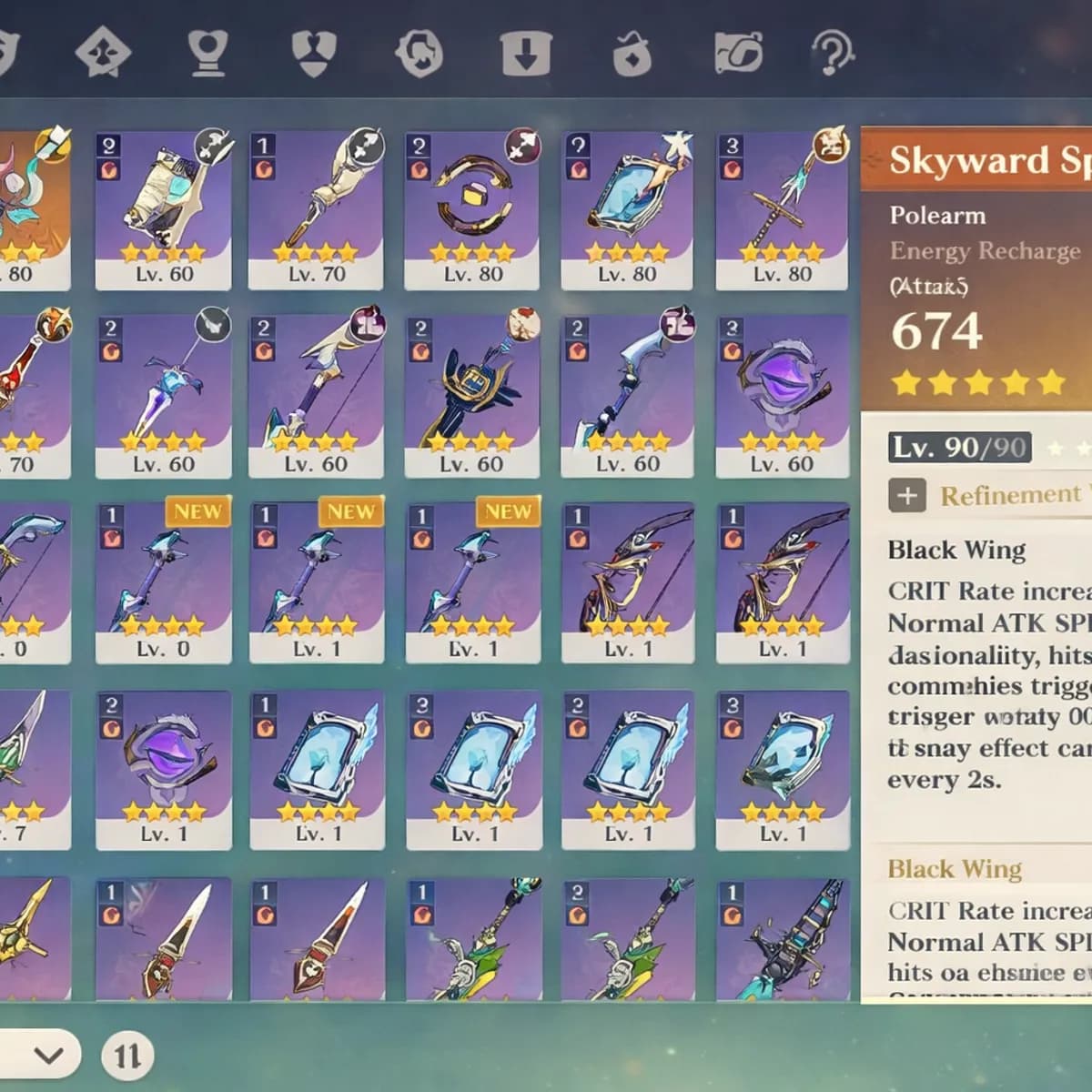Select the down-arrow box category tab
1092x1092 pixels.
pyautogui.click(x=525, y=53)
